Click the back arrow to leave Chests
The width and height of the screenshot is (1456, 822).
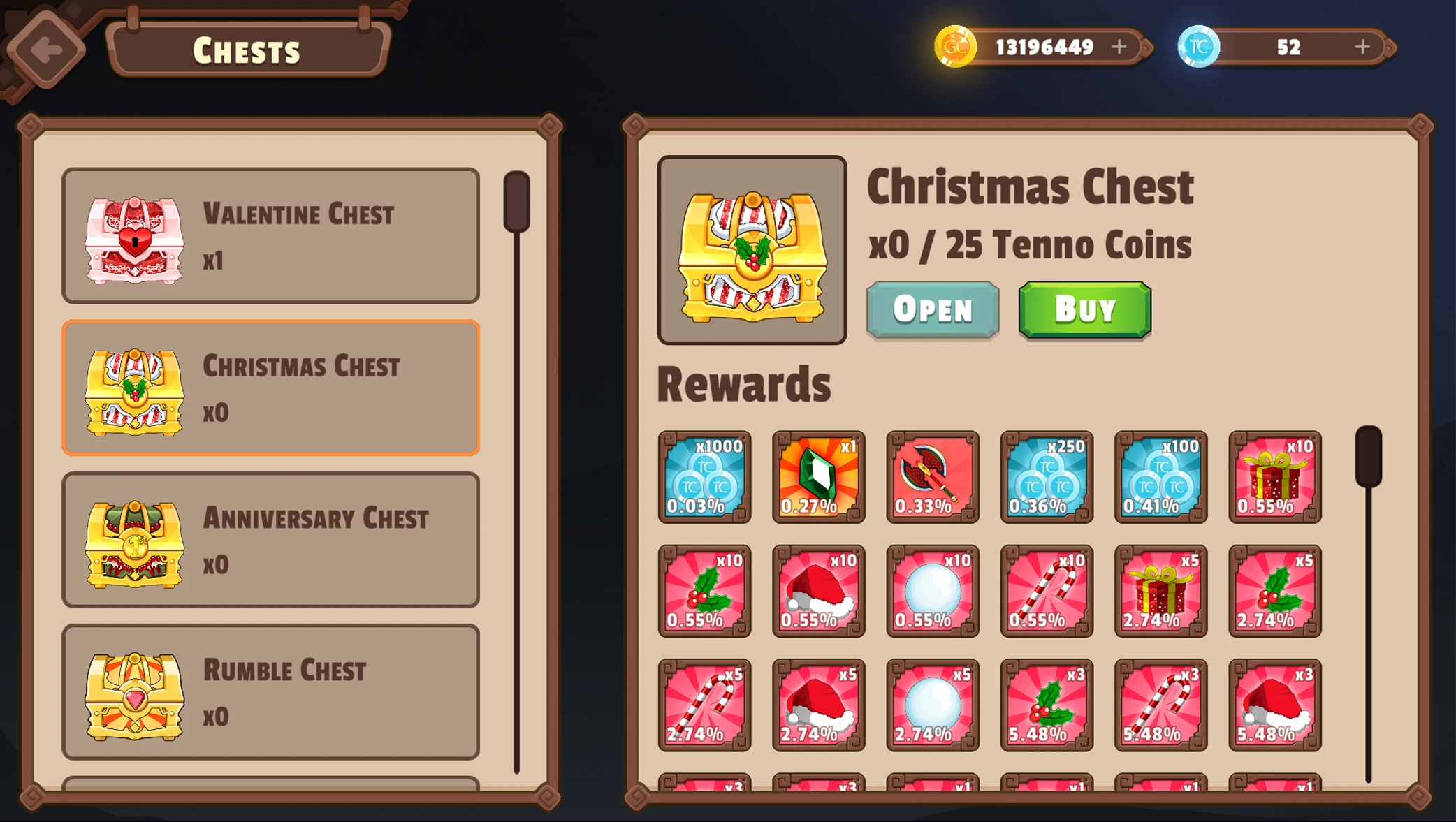click(x=46, y=48)
